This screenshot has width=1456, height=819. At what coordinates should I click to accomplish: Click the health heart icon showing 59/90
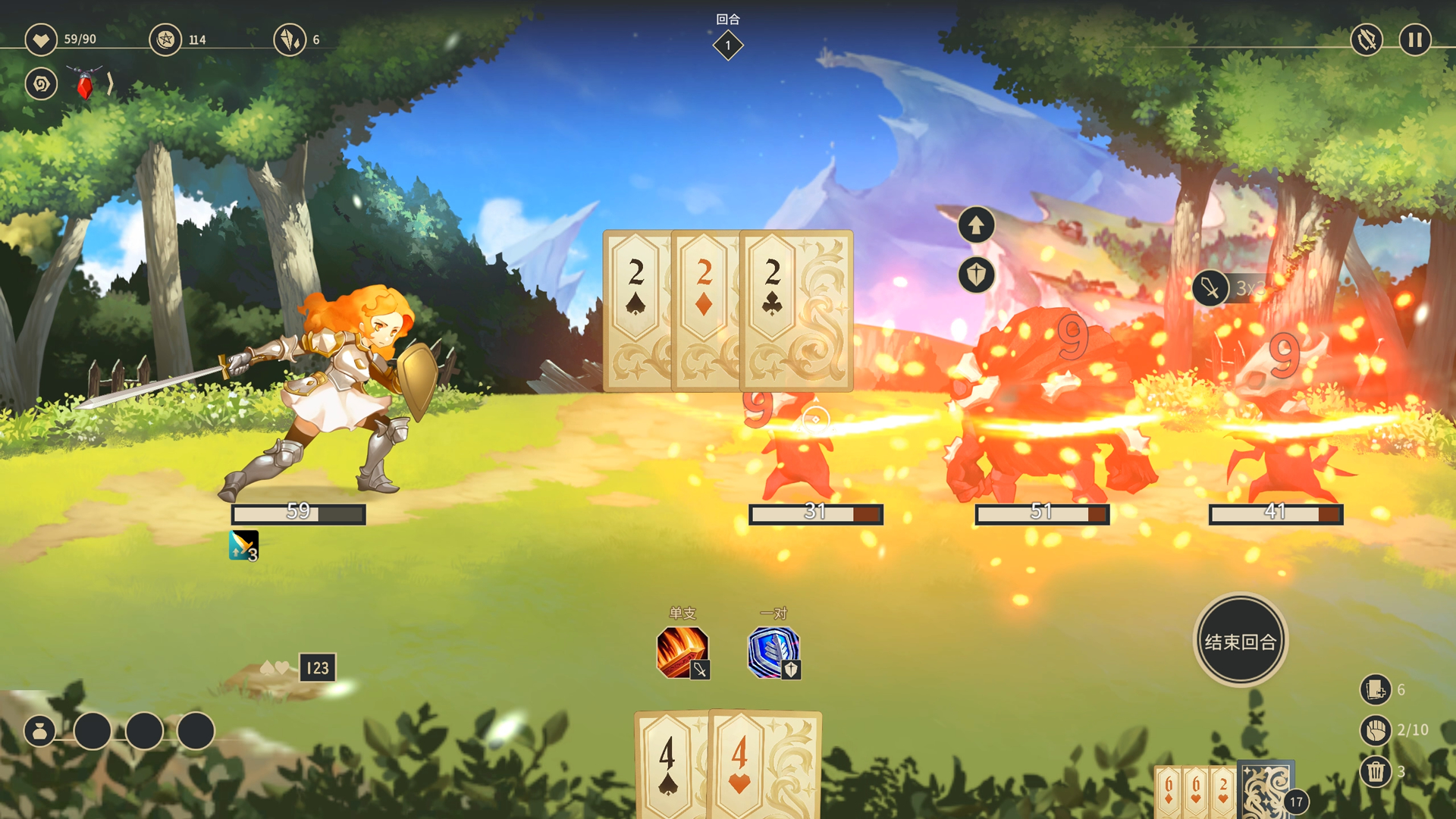(41, 39)
